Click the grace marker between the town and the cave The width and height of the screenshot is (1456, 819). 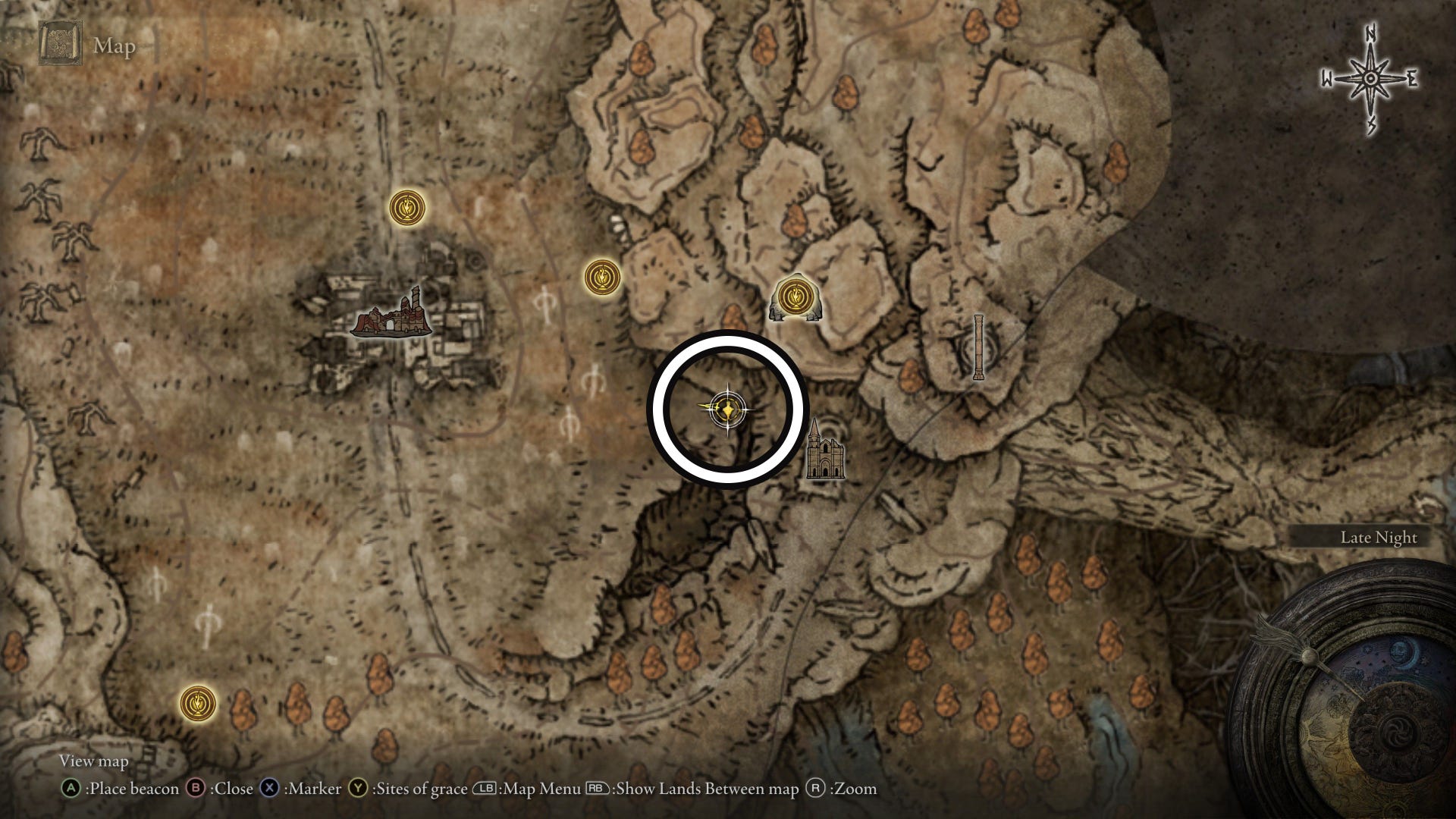point(603,277)
